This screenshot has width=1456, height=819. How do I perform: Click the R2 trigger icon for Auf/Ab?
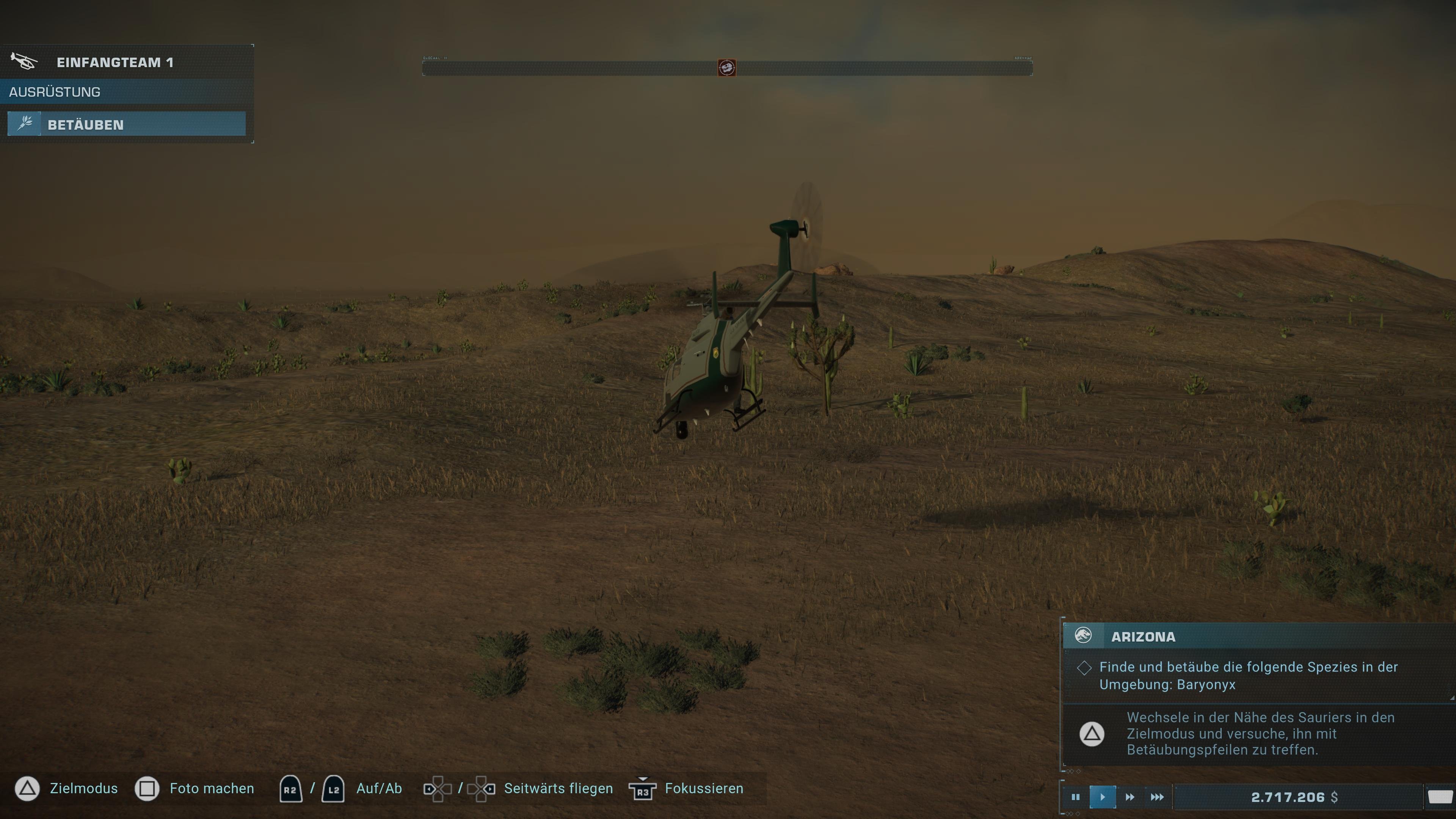click(x=290, y=789)
